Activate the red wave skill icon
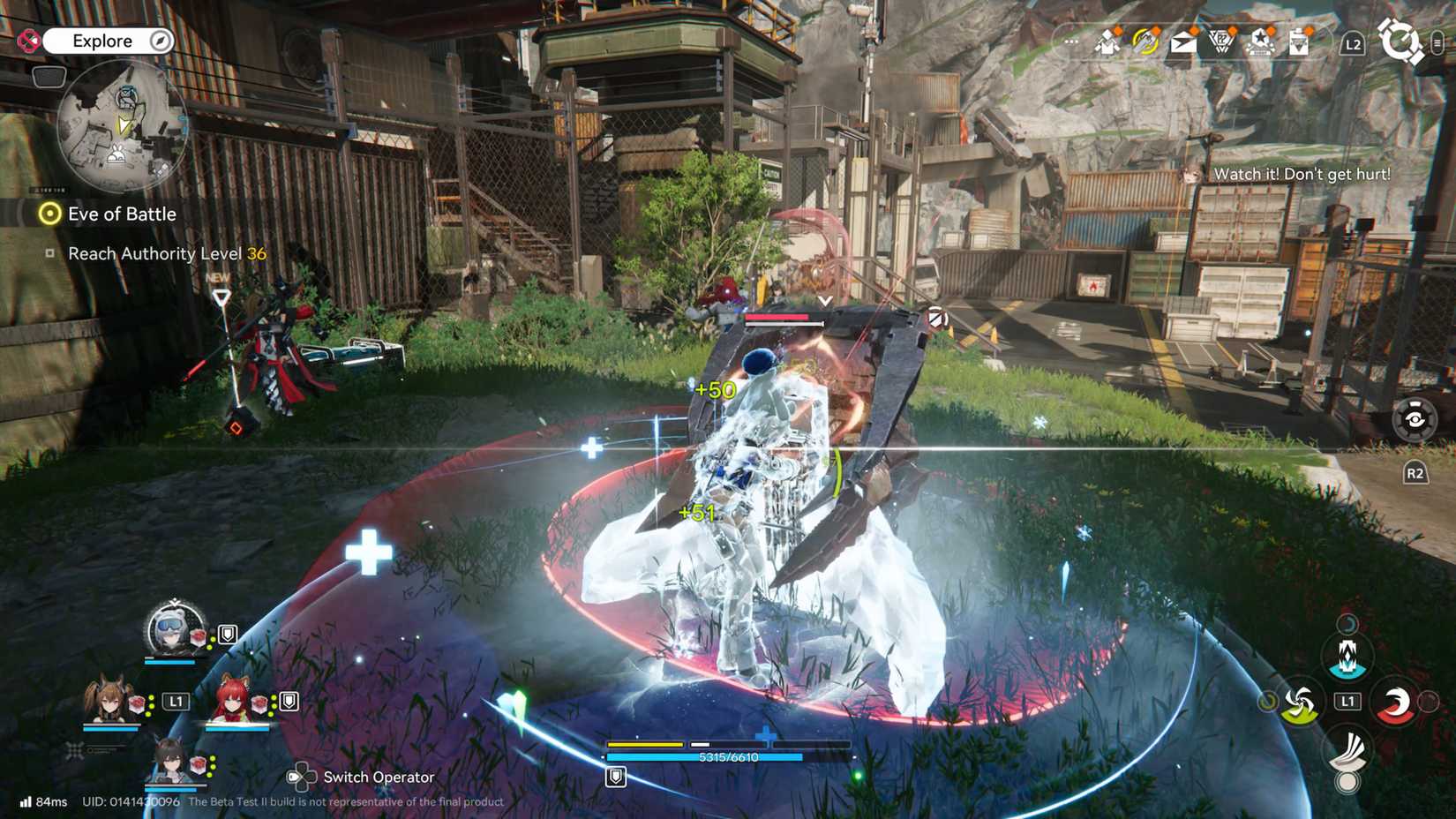 tap(1394, 703)
